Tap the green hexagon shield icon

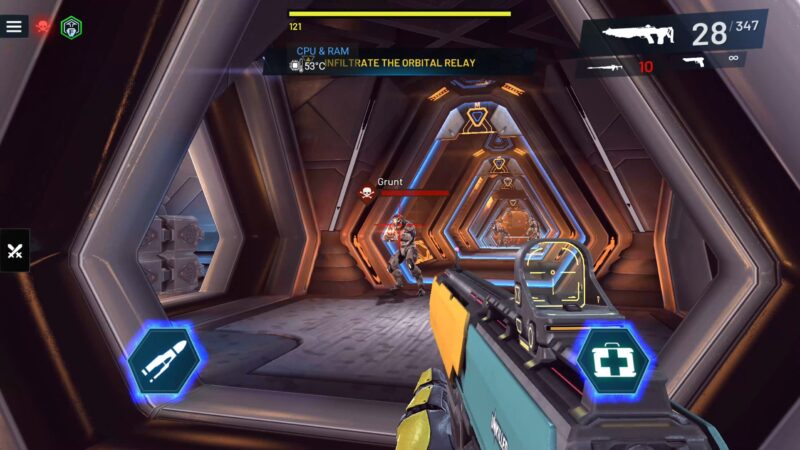click(71, 27)
